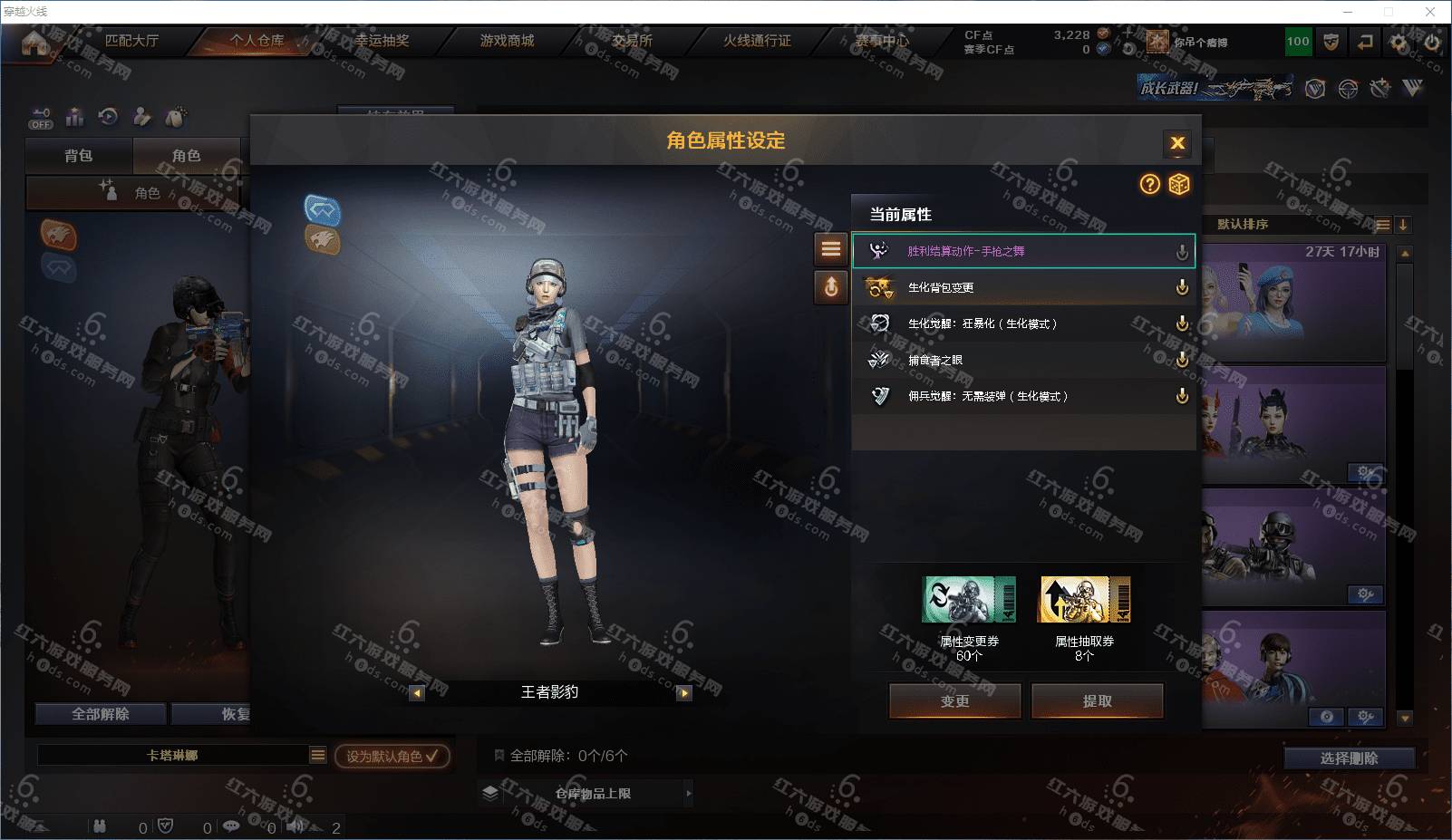Open the 交易所 tab
This screenshot has width=1452, height=840.
(x=632, y=41)
